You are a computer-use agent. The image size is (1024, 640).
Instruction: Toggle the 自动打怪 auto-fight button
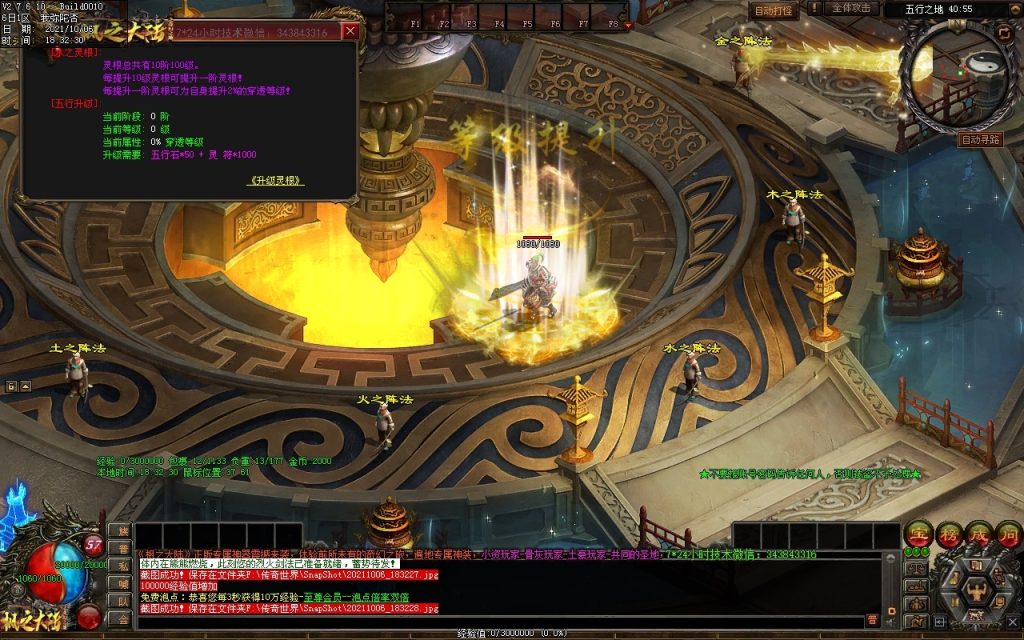click(773, 11)
